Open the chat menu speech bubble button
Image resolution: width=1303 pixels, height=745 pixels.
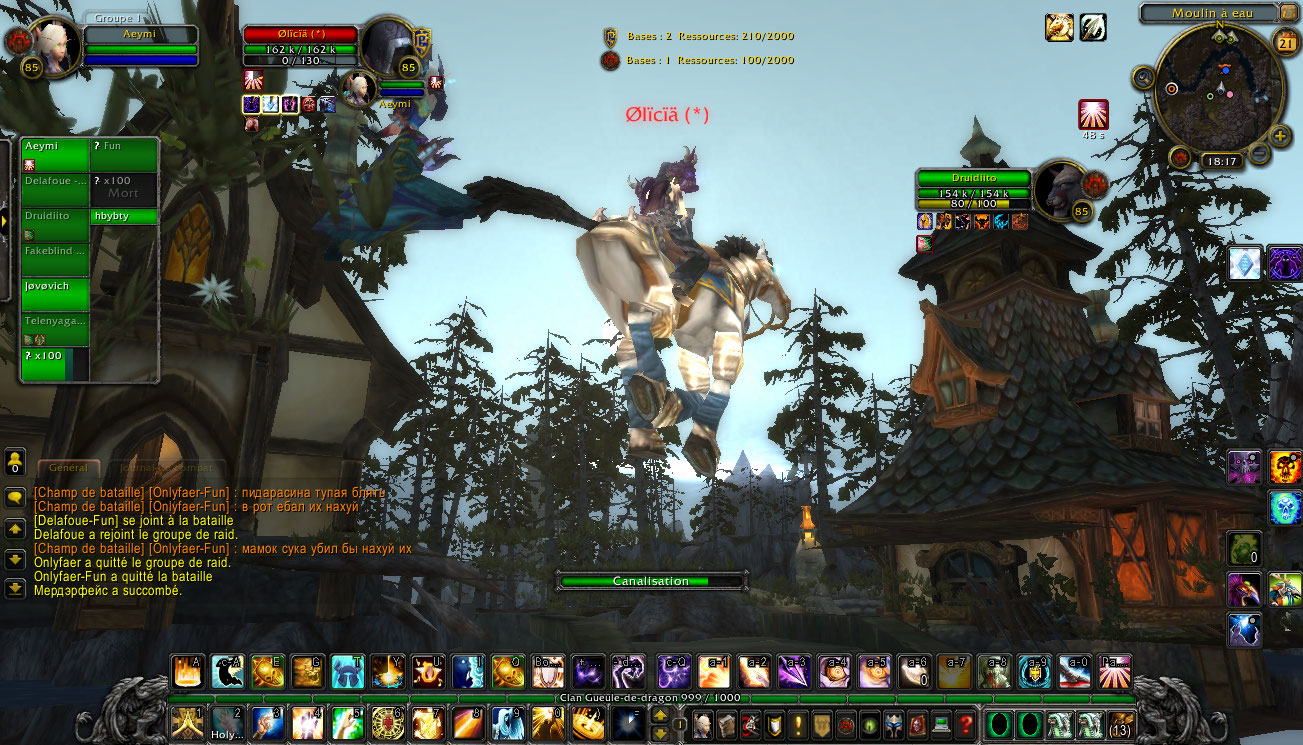click(15, 496)
